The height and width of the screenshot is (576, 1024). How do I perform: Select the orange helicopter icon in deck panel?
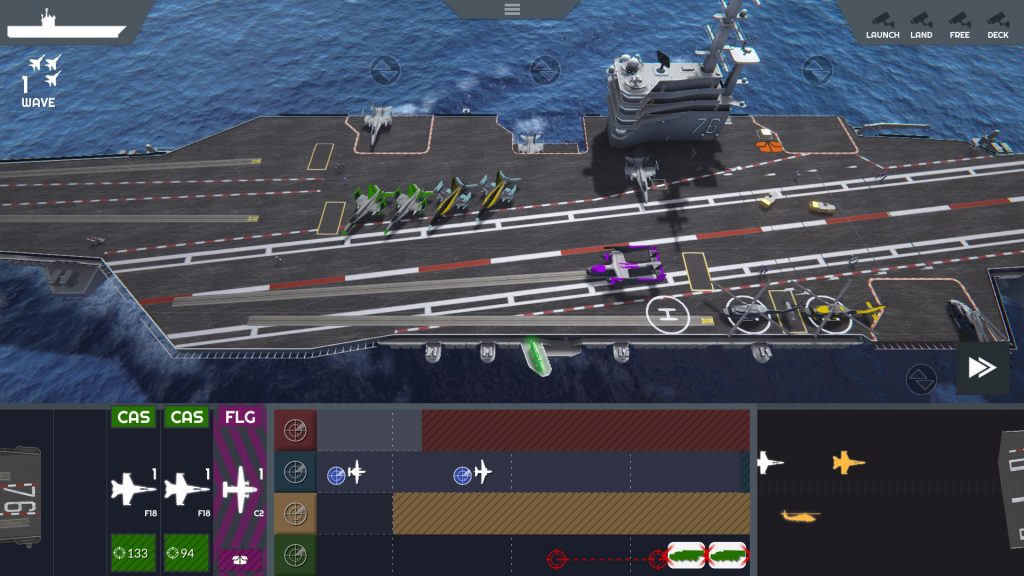pos(800,516)
